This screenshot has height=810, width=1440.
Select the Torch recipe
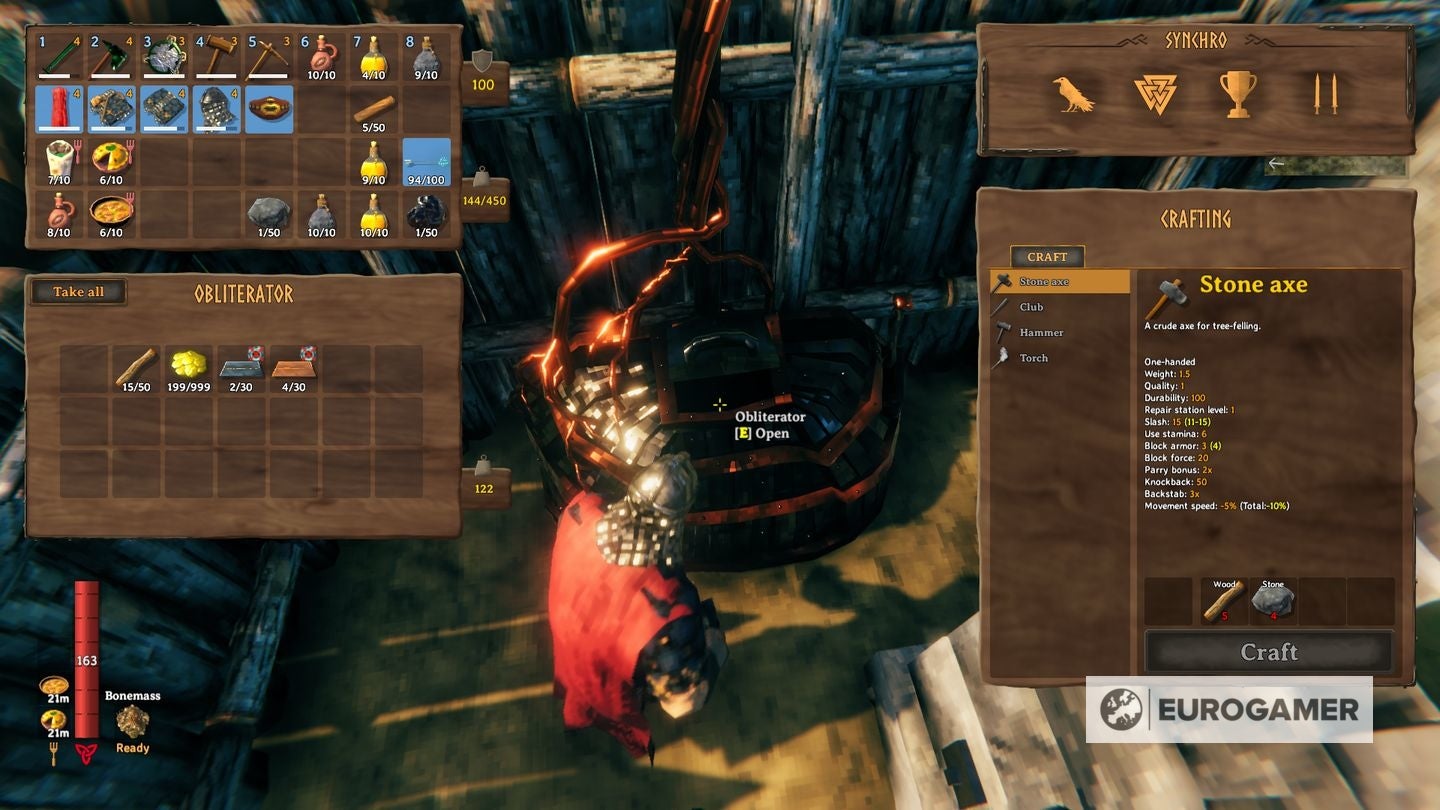[x=1033, y=358]
